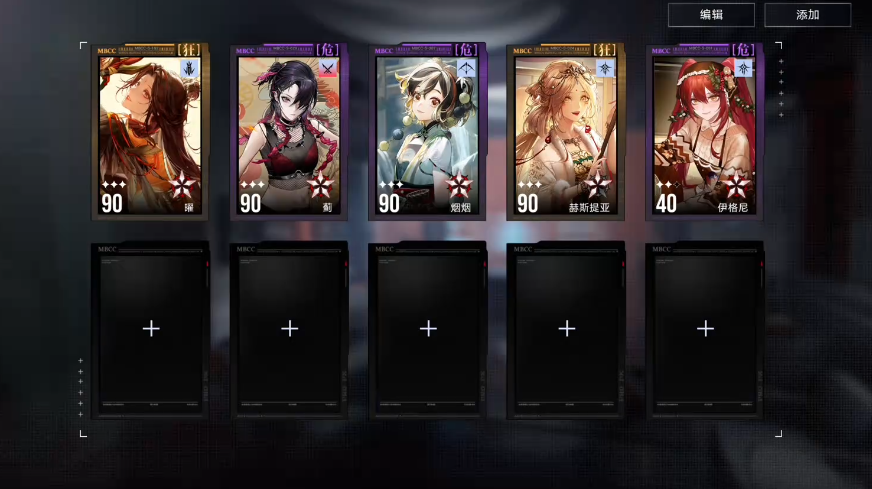Screen dimensions: 872x489
Task: Open the level 40 伊格尼 card
Action: 704,133
